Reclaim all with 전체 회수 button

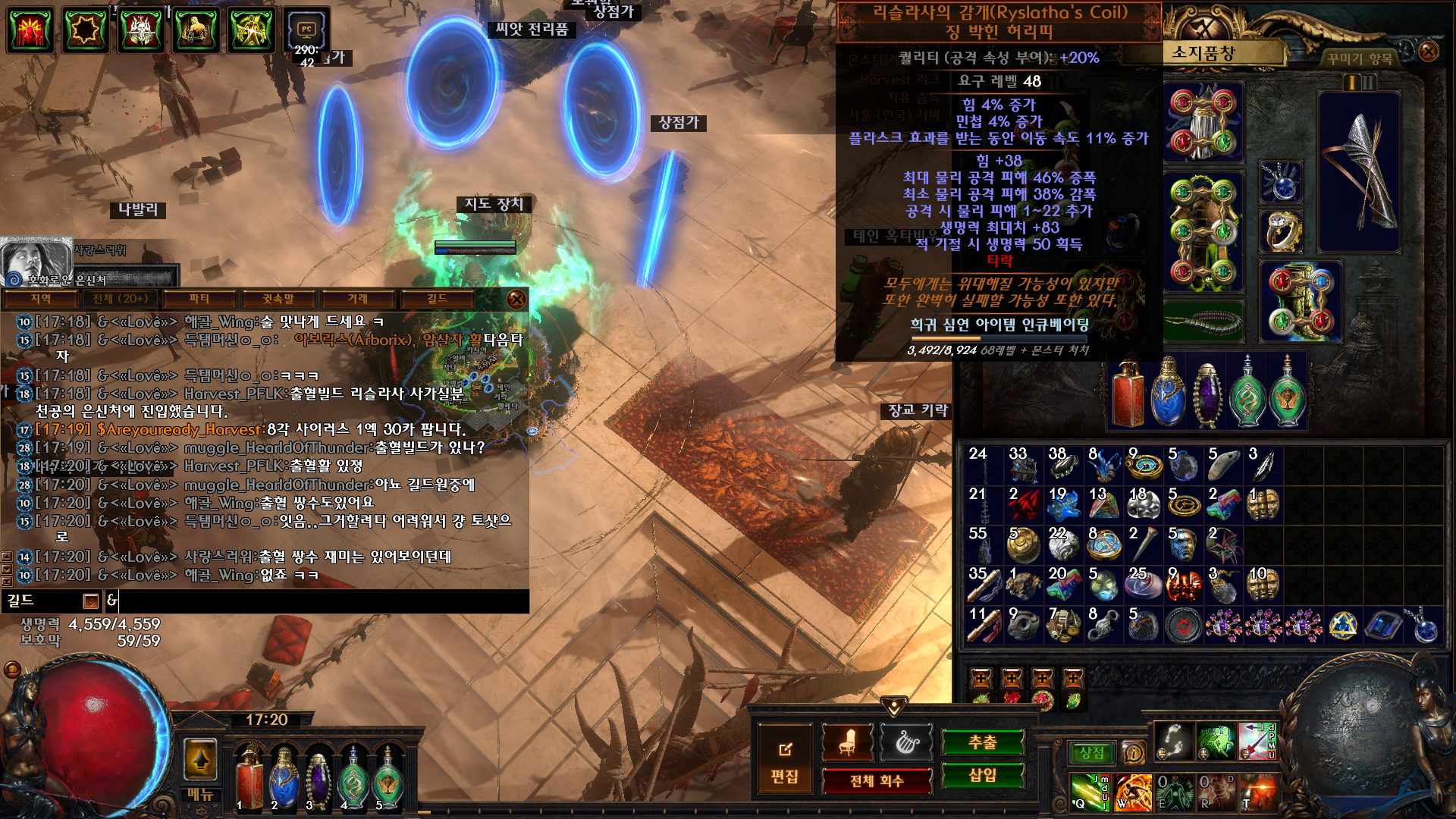(x=877, y=780)
